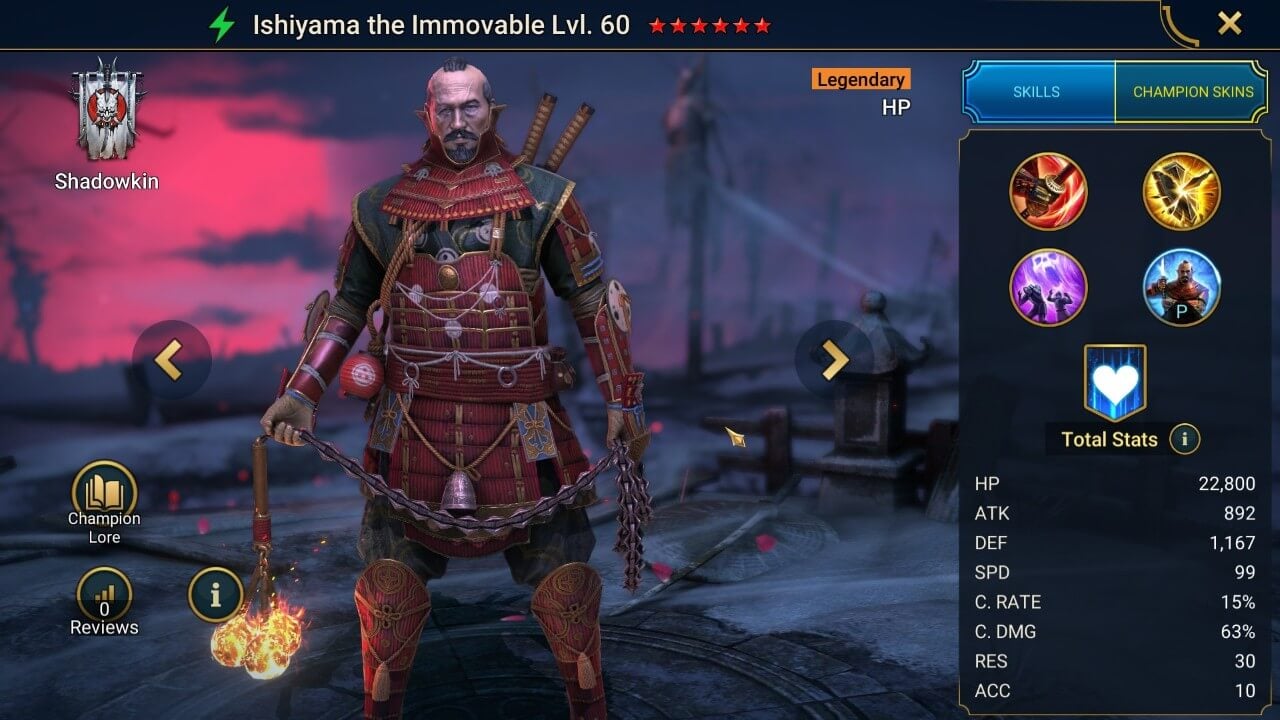Navigate to the next champion with right arrow

tap(838, 360)
